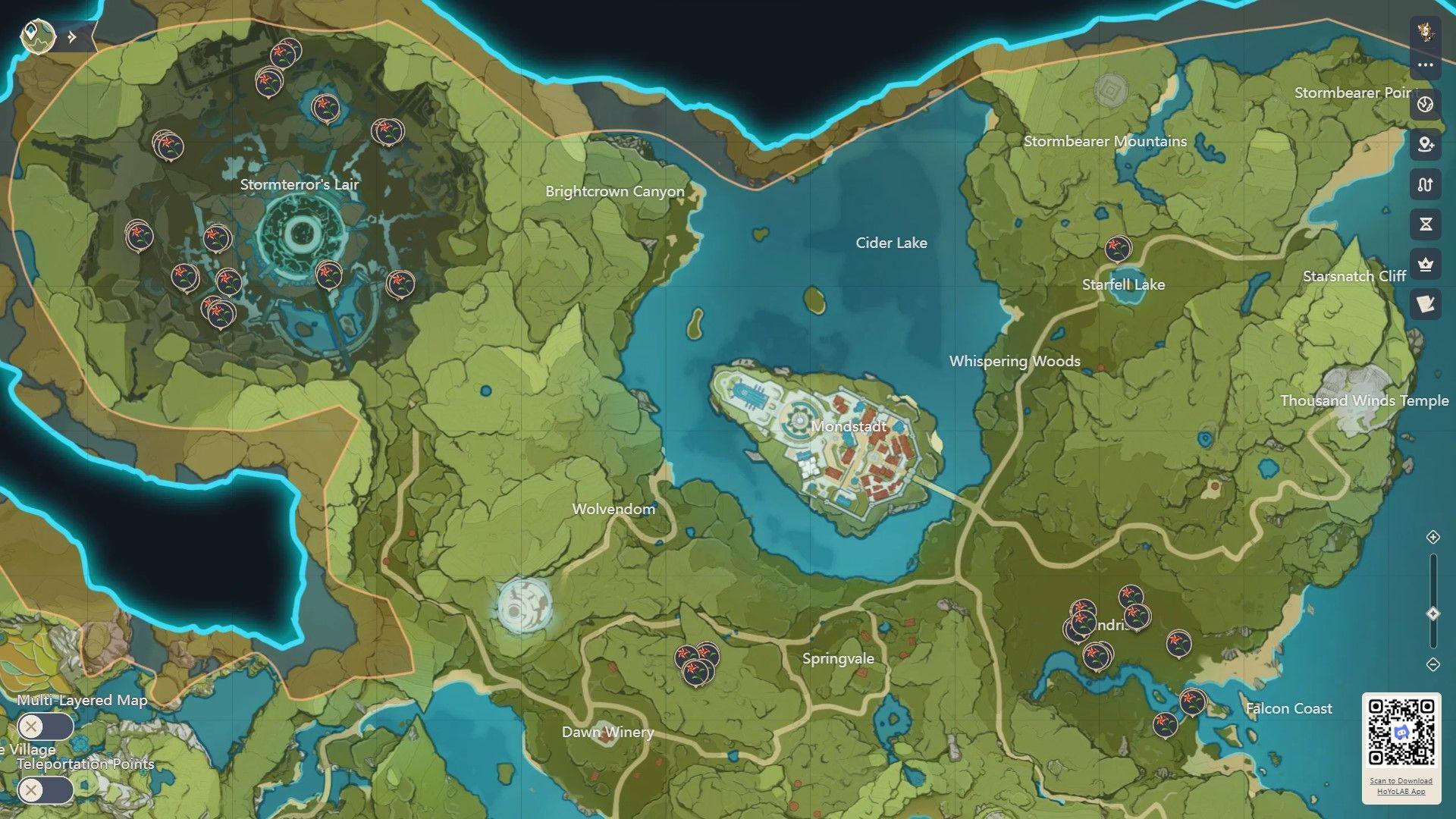Open the user avatar profile button
The image size is (1456, 819).
coord(1426,31)
